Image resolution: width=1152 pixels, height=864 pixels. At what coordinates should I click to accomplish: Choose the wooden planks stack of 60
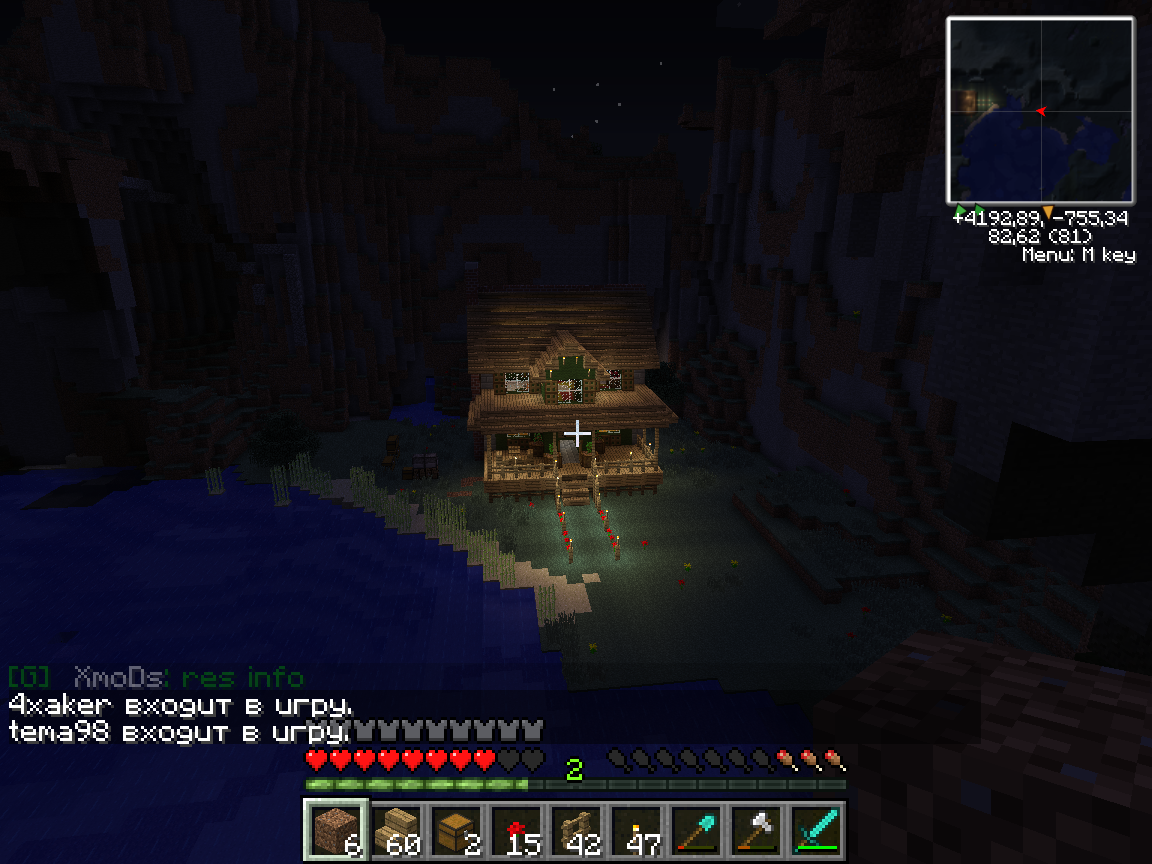[x=396, y=830]
